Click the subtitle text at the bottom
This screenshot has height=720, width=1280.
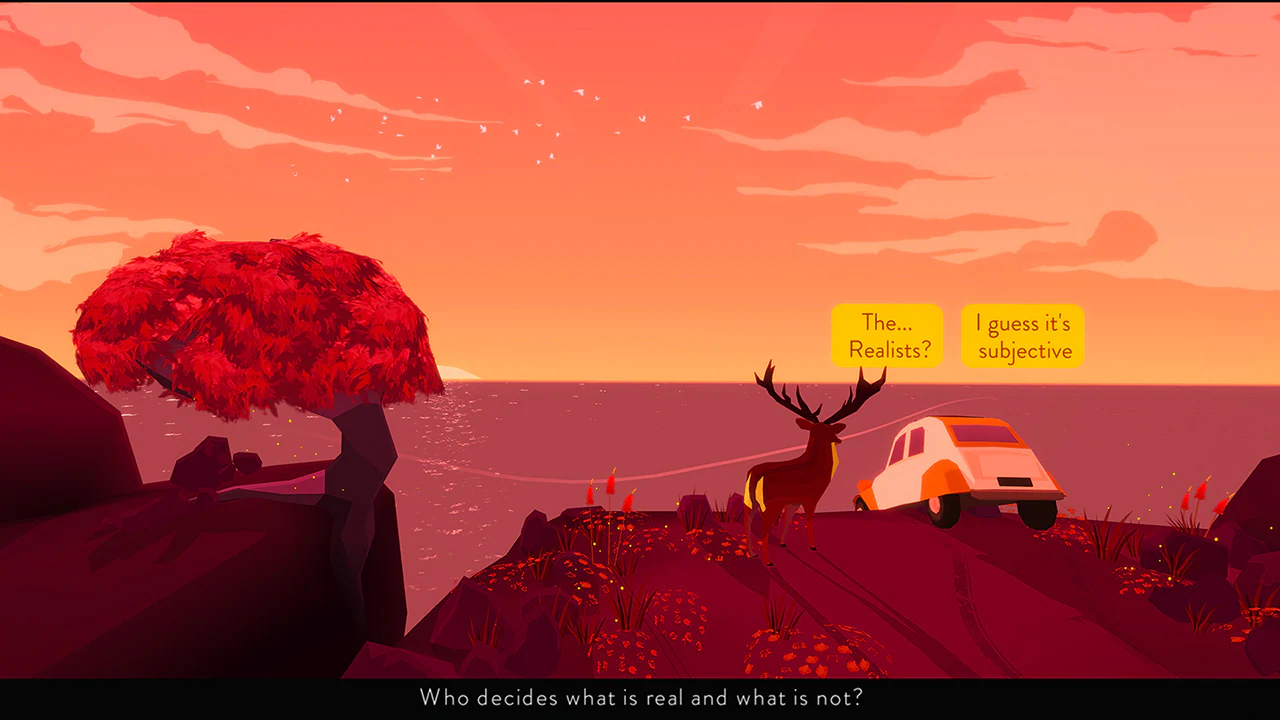(640, 698)
